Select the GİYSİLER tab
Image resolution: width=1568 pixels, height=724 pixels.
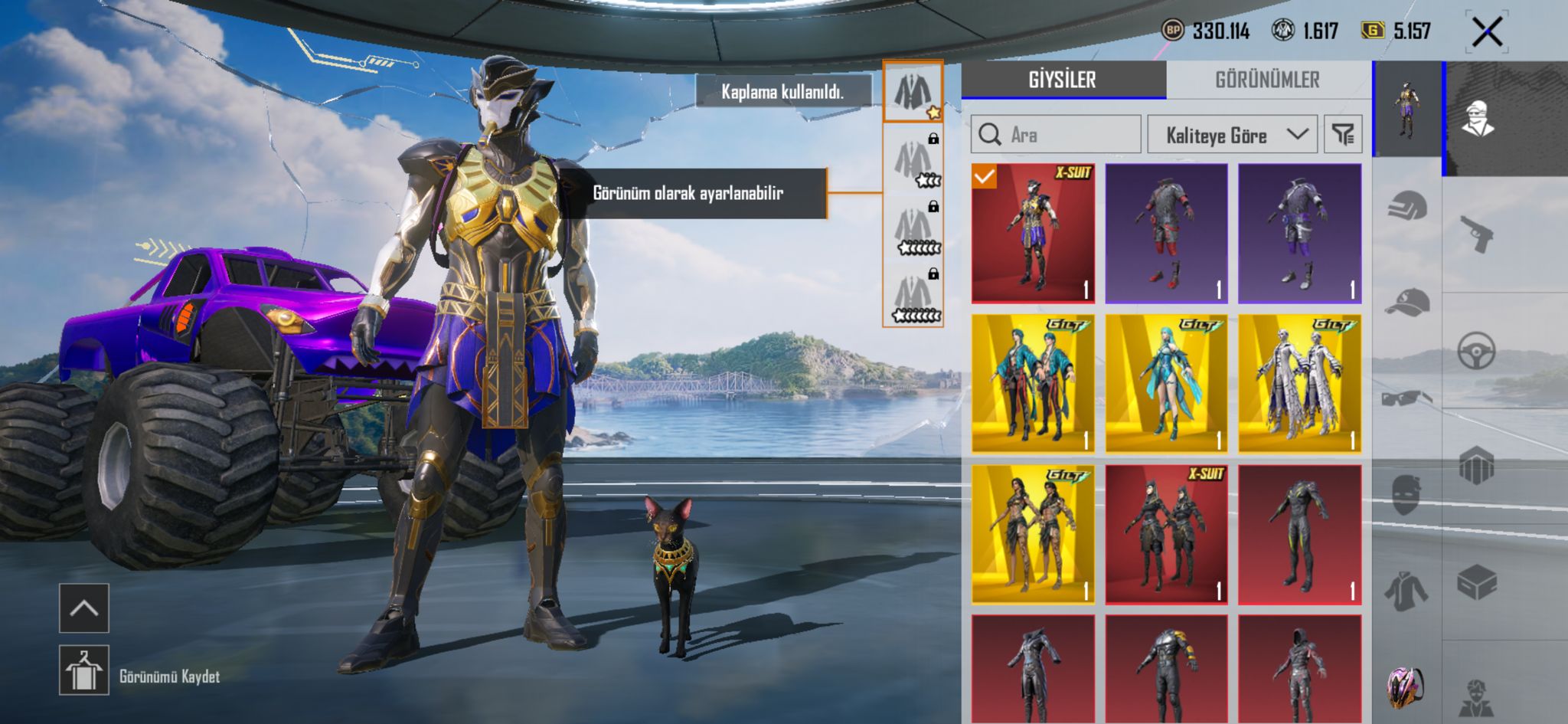tap(1063, 80)
